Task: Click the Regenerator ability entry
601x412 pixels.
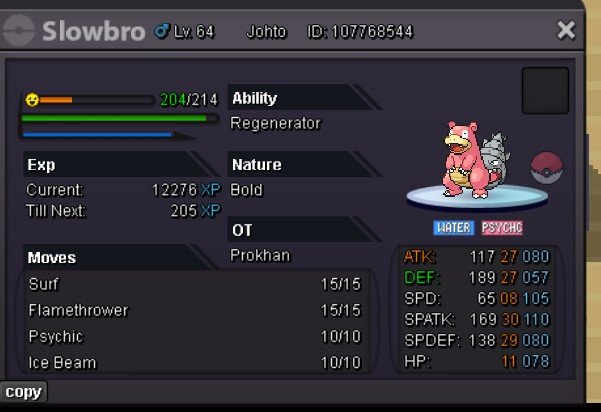Action: pyautogui.click(x=276, y=123)
